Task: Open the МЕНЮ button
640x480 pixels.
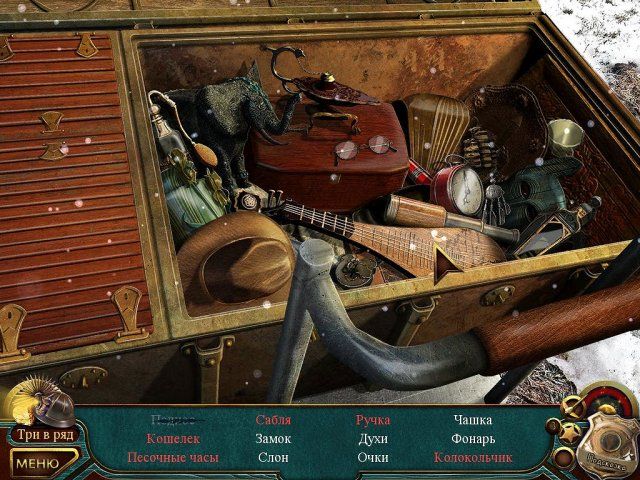Action: 37,463
